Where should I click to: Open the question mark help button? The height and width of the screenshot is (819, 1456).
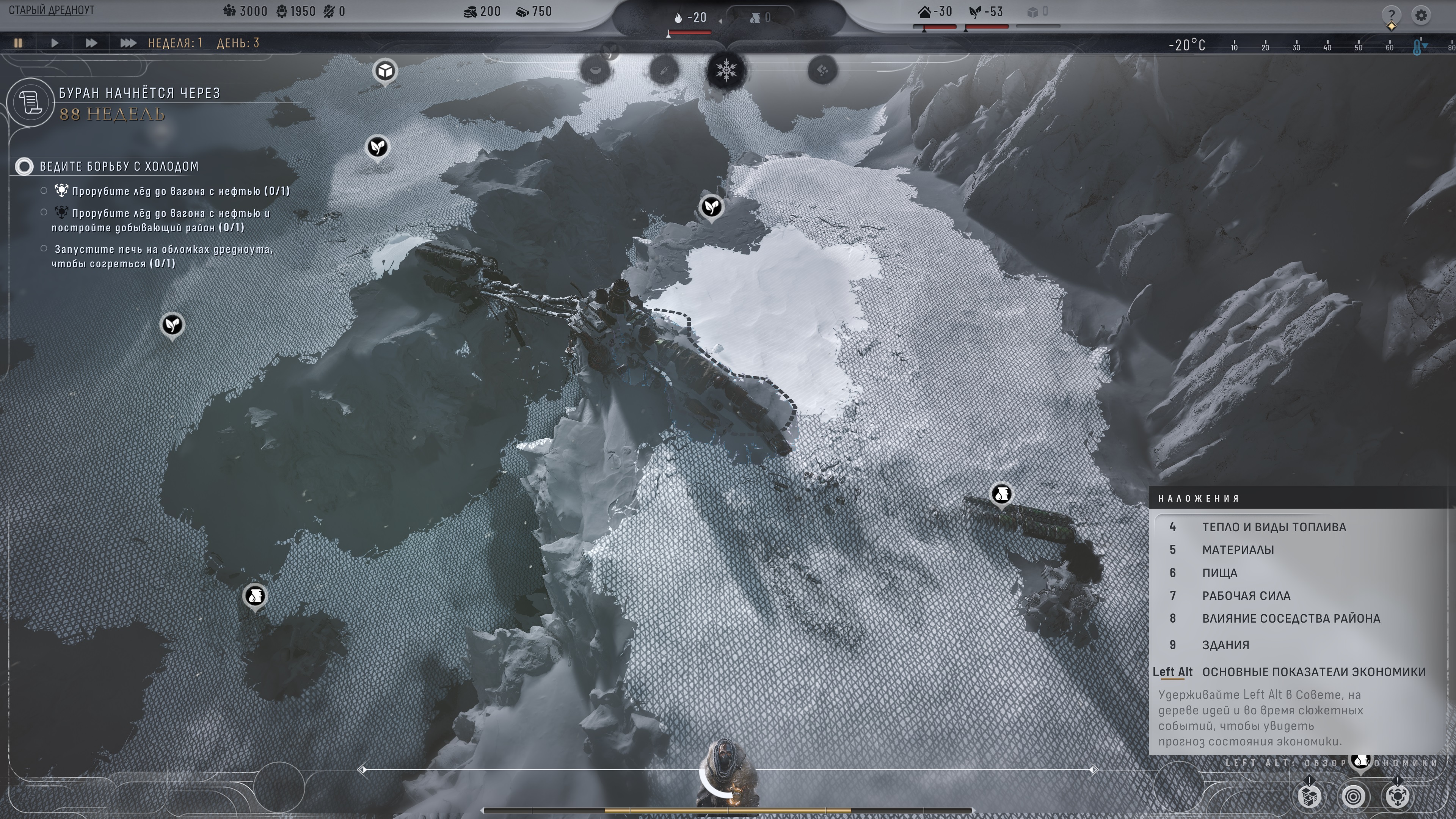(x=1391, y=14)
